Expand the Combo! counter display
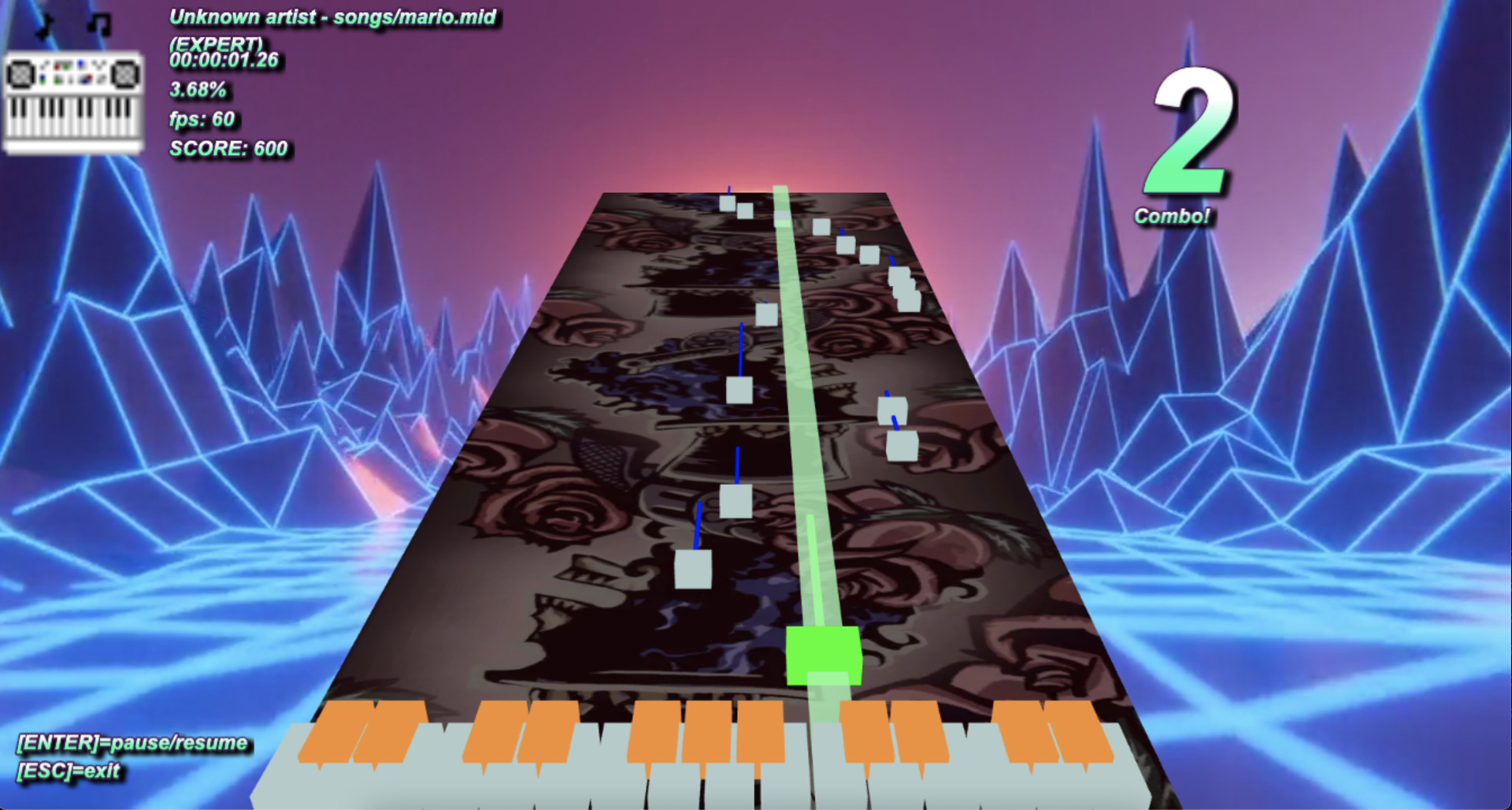Image resolution: width=1512 pixels, height=810 pixels. click(x=1174, y=215)
